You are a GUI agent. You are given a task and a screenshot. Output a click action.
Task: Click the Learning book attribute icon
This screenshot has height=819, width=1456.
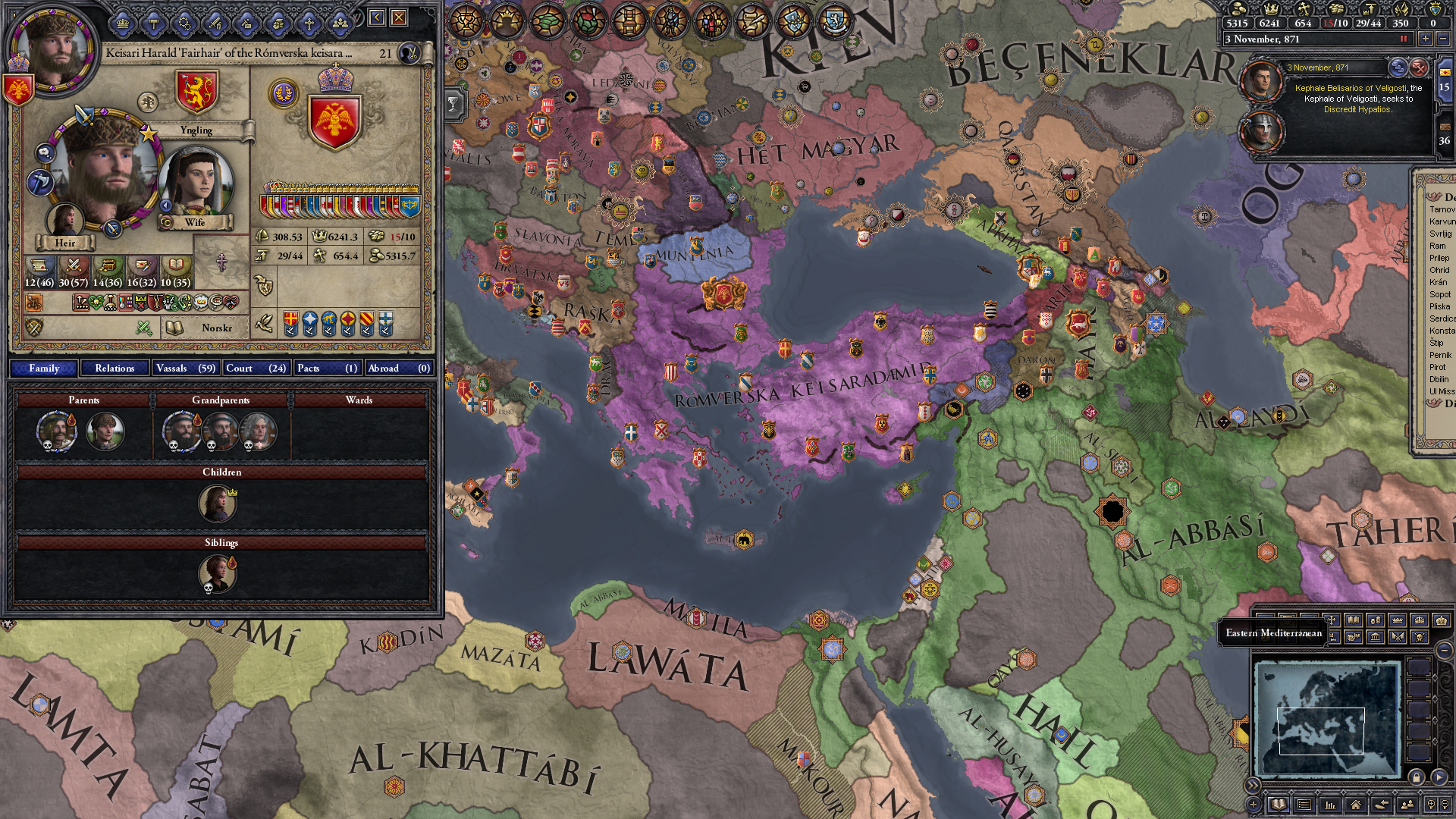[x=177, y=266]
